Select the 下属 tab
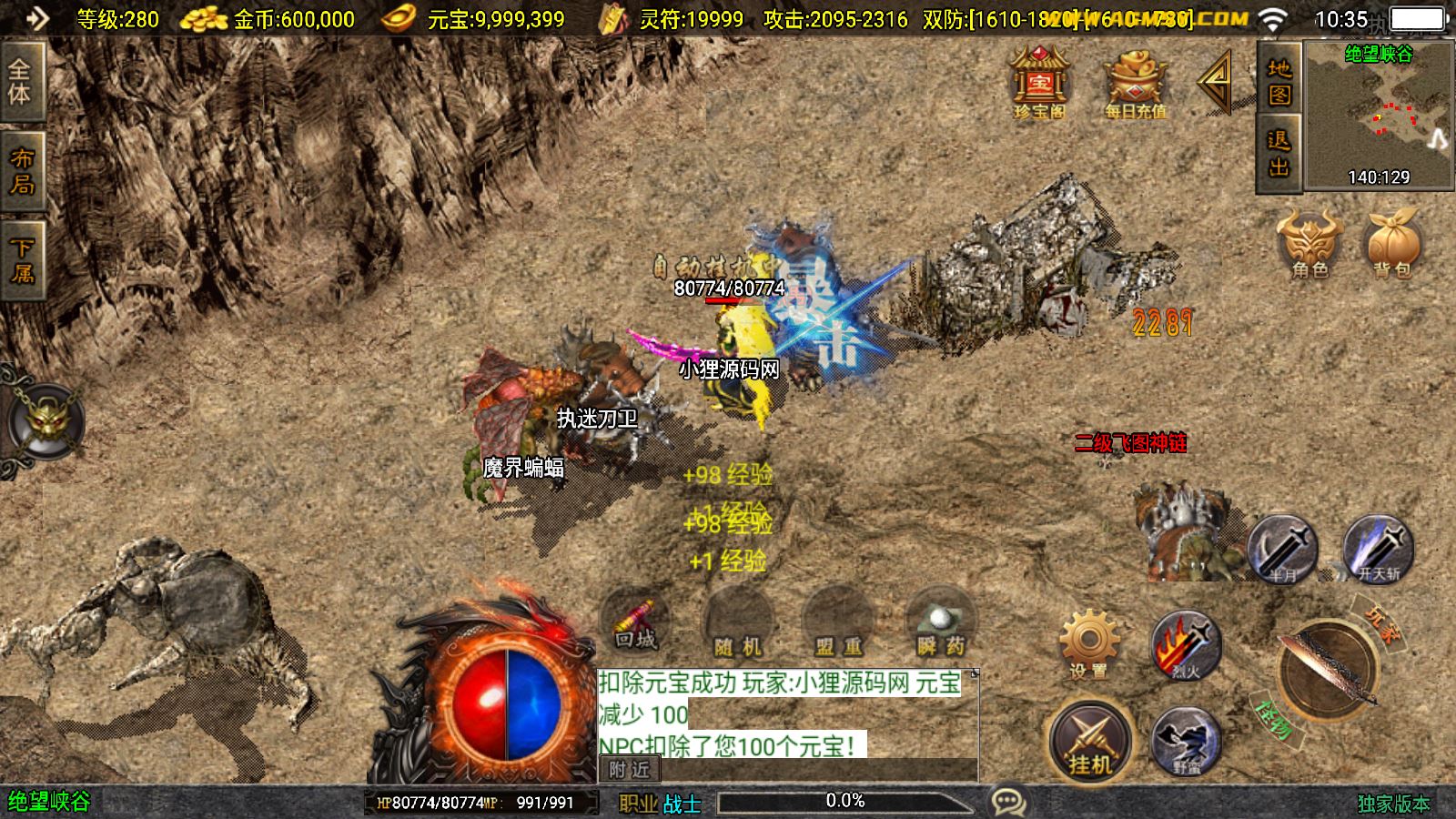The height and width of the screenshot is (819, 1456). pyautogui.click(x=22, y=260)
